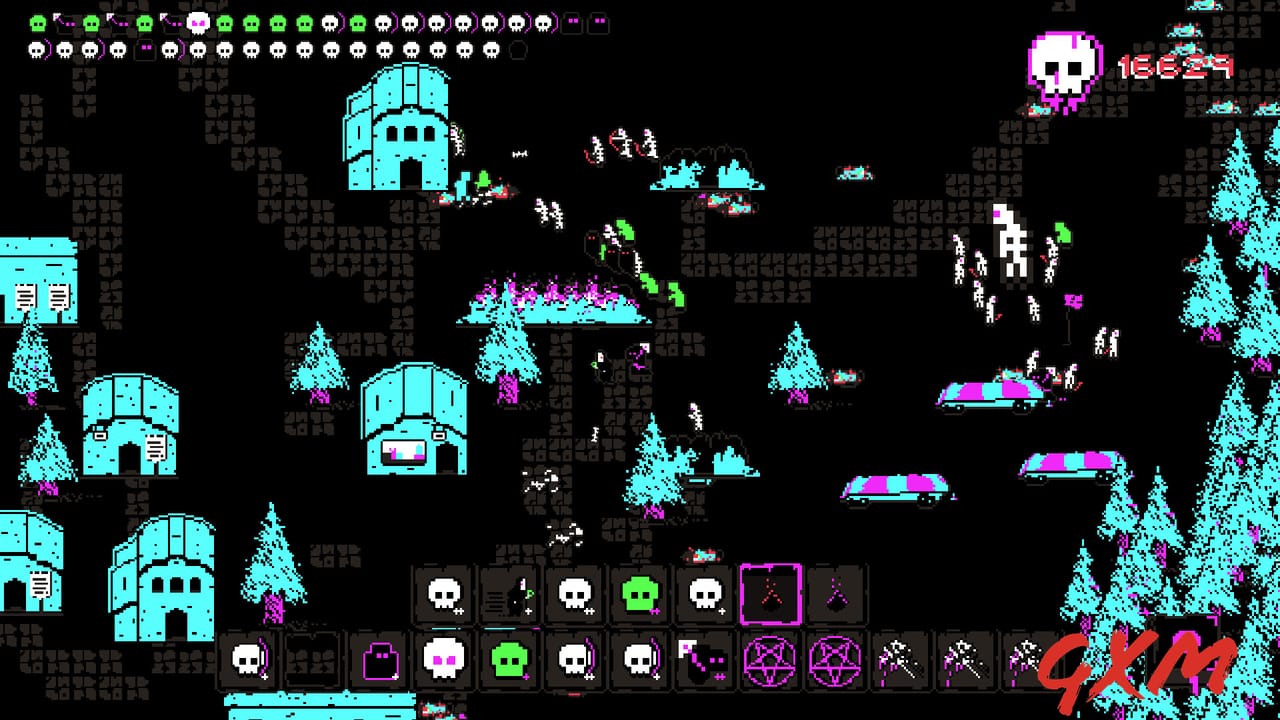Screen dimensions: 1280x720
Task: Select the bomb detonator ability icon
Action: click(x=703, y=662)
